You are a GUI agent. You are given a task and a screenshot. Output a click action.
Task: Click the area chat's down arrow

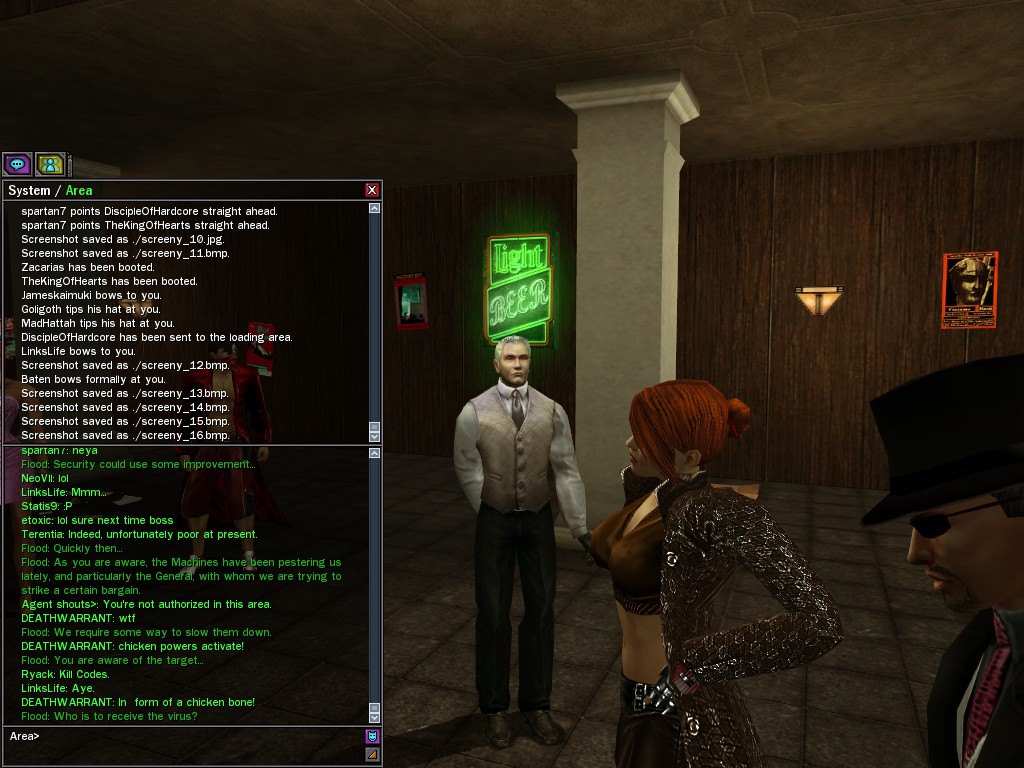(x=374, y=717)
